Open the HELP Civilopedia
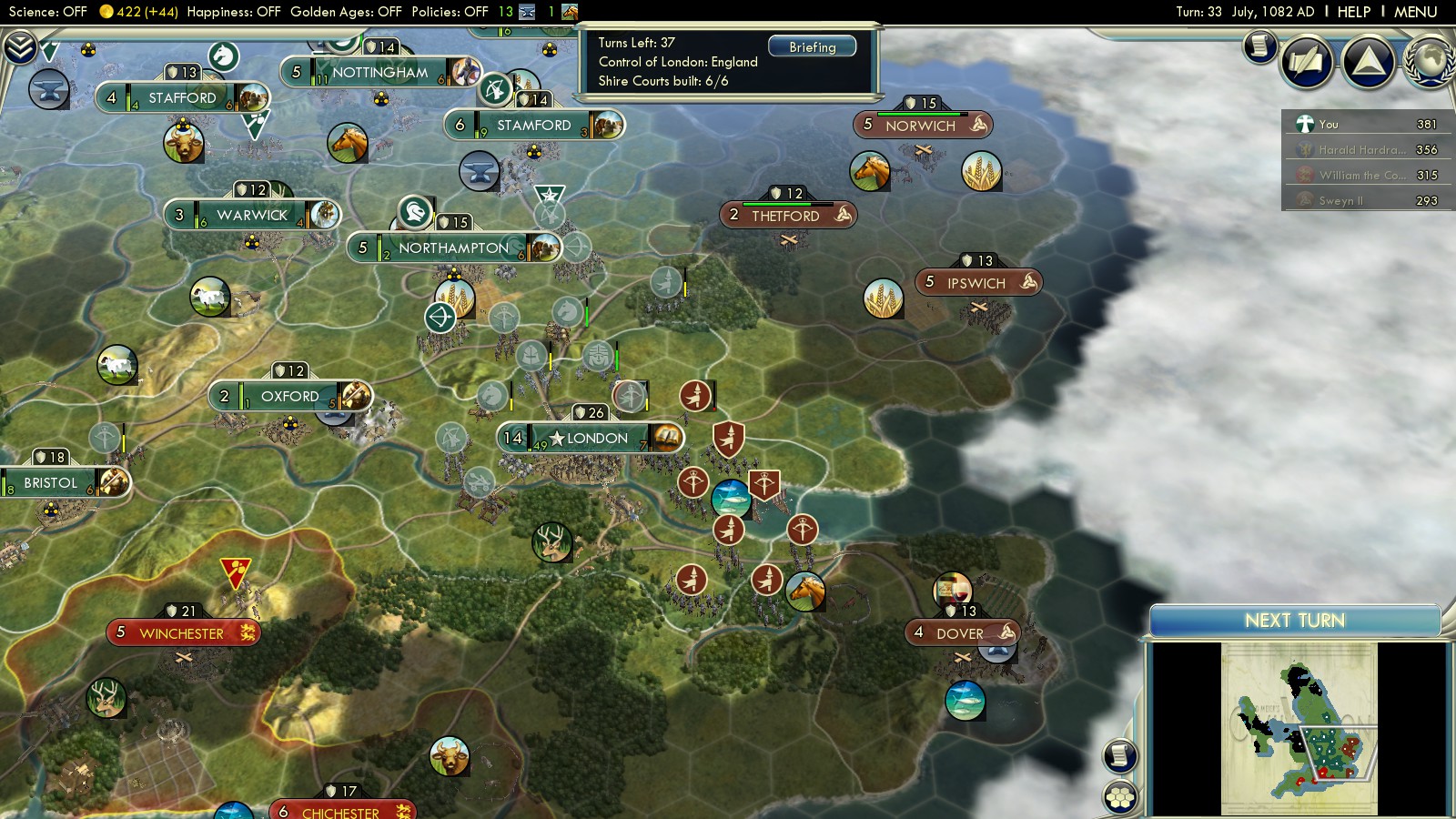This screenshot has width=1456, height=819. (x=1353, y=12)
